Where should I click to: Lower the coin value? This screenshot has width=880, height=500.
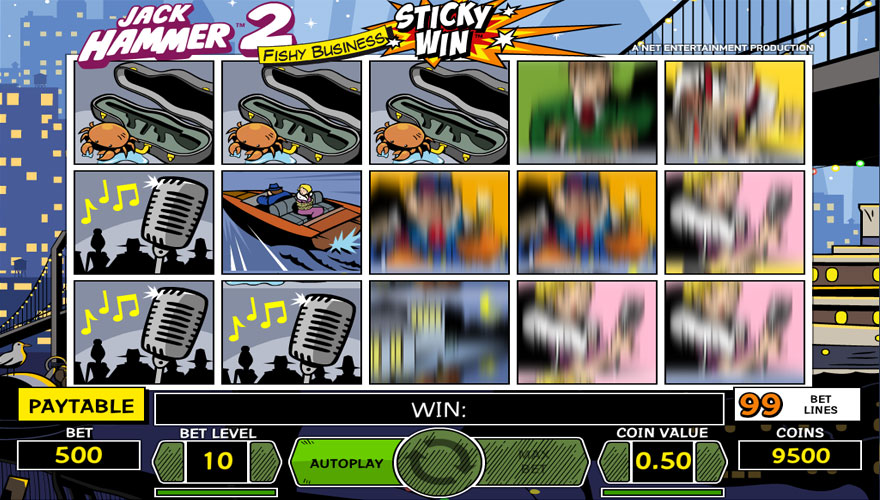[614, 461]
